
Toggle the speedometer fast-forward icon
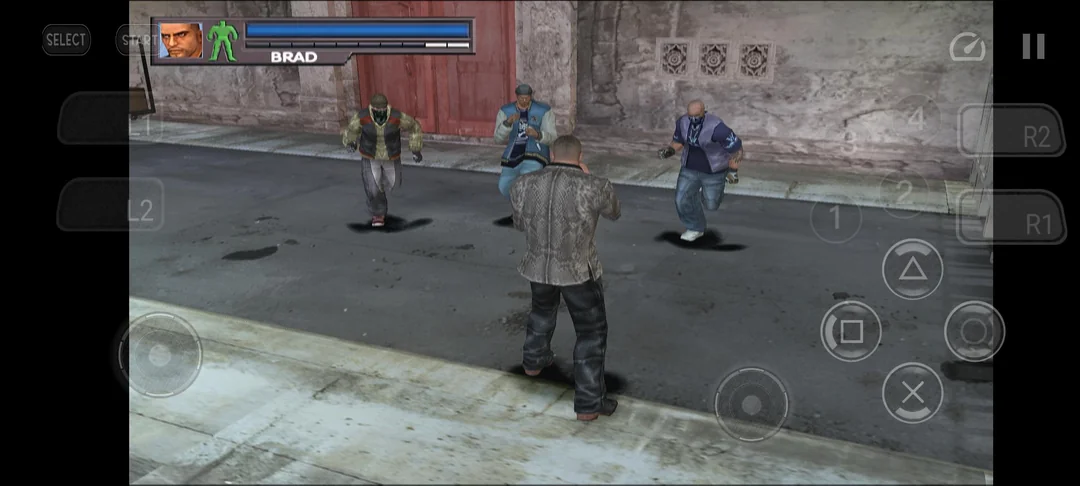(x=967, y=47)
